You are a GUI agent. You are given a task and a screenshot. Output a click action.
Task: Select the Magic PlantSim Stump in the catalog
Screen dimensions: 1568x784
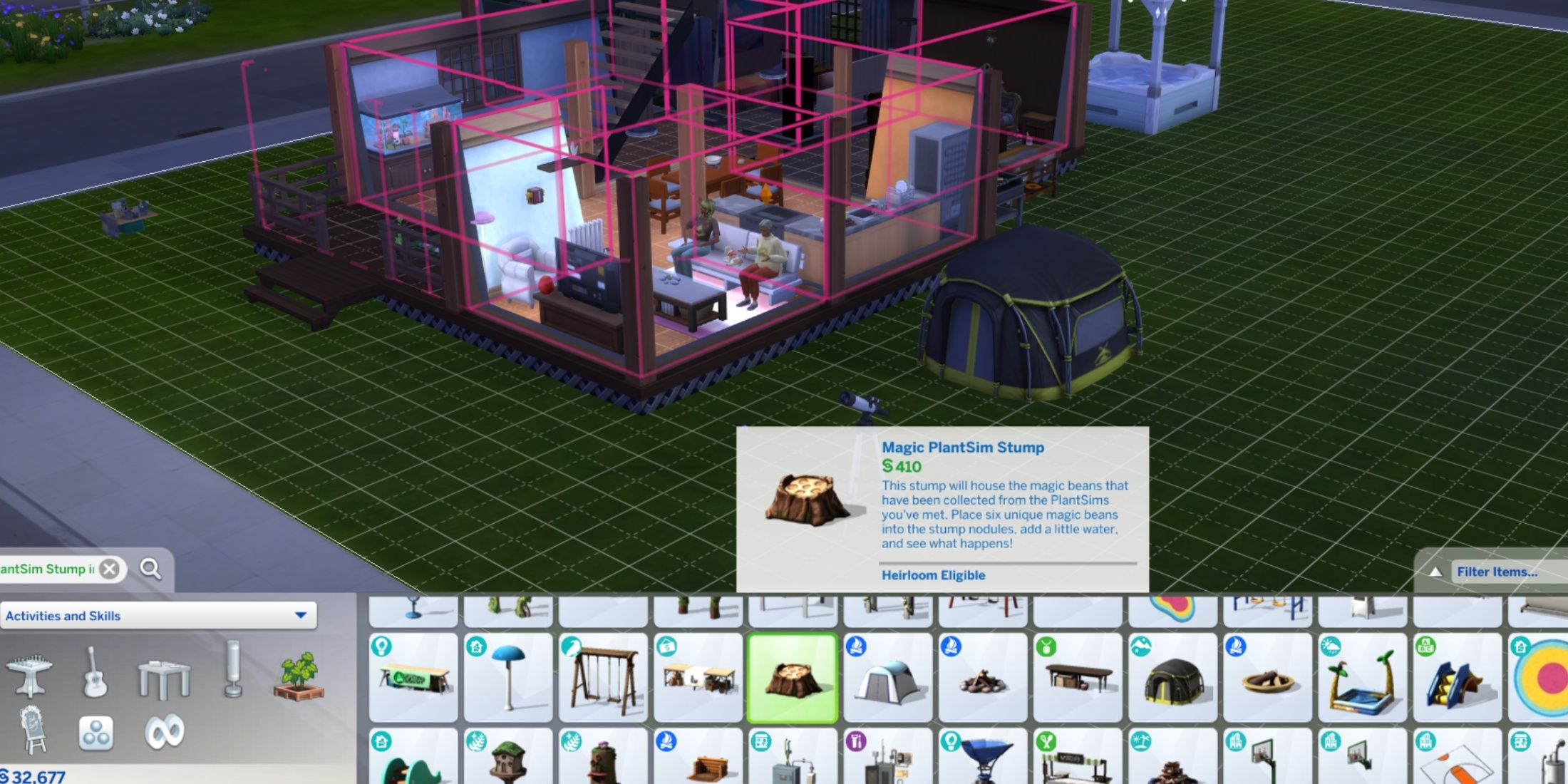(x=793, y=677)
